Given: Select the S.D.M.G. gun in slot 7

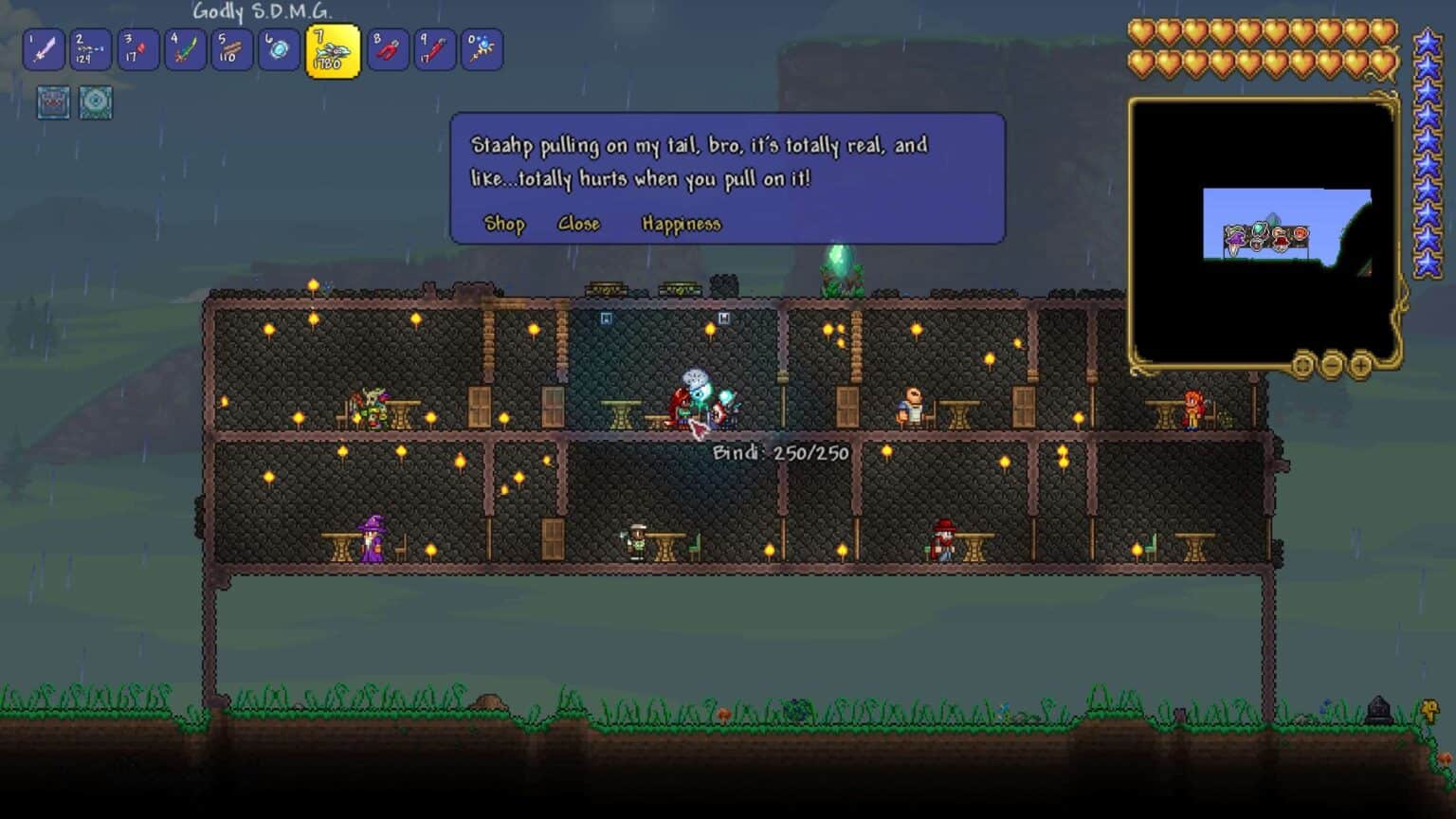Looking at the screenshot, I should tap(232, 49).
